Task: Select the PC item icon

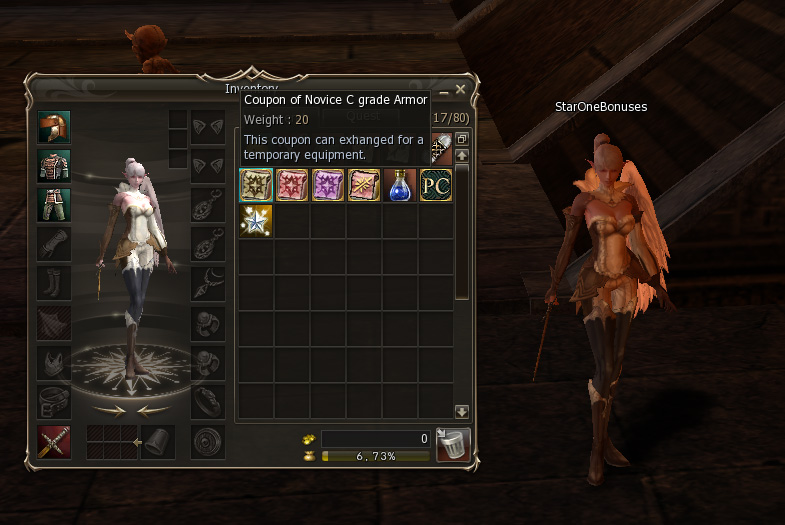Action: [436, 185]
